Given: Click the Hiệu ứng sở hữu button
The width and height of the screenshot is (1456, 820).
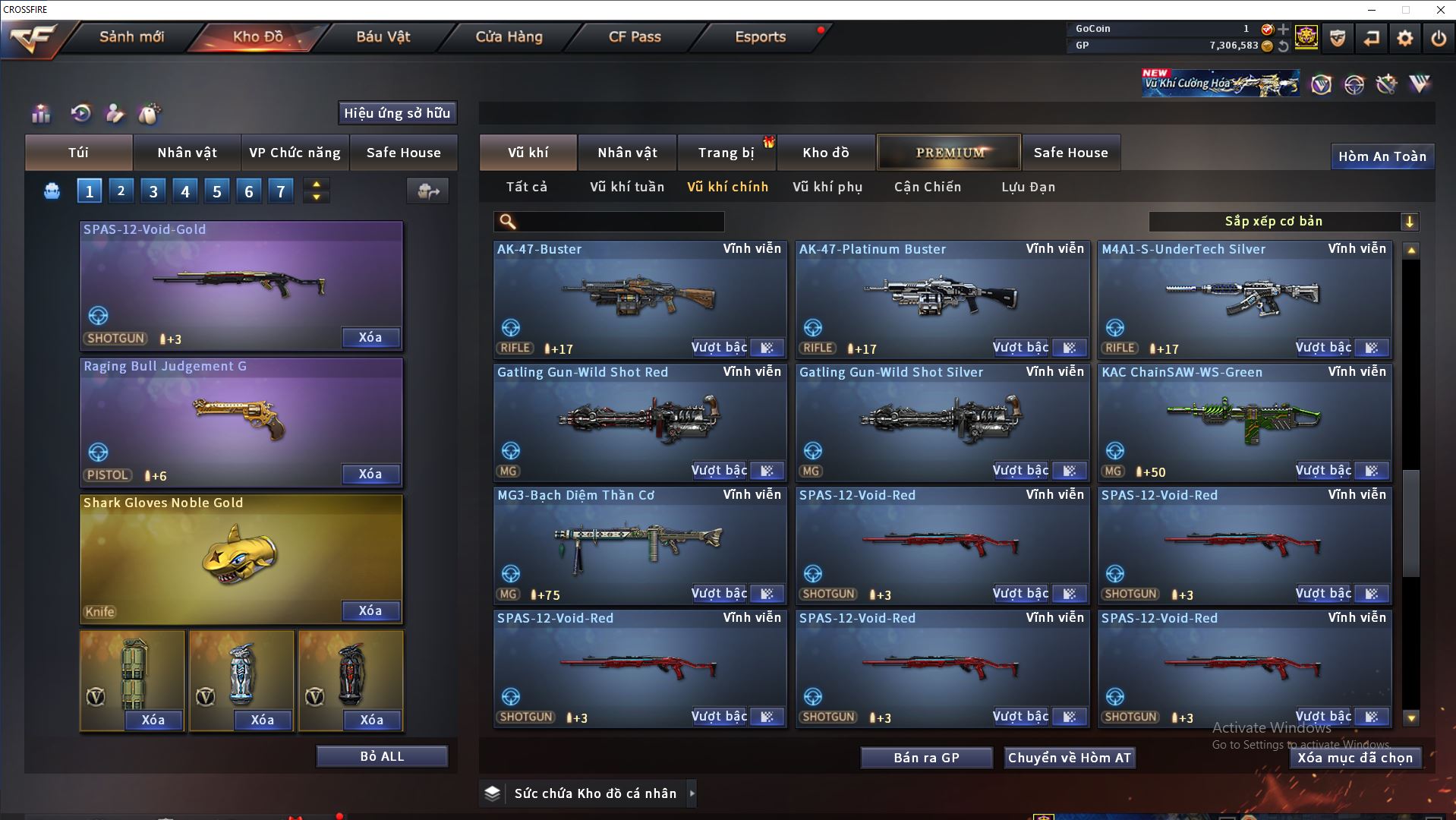Looking at the screenshot, I should coord(397,113).
